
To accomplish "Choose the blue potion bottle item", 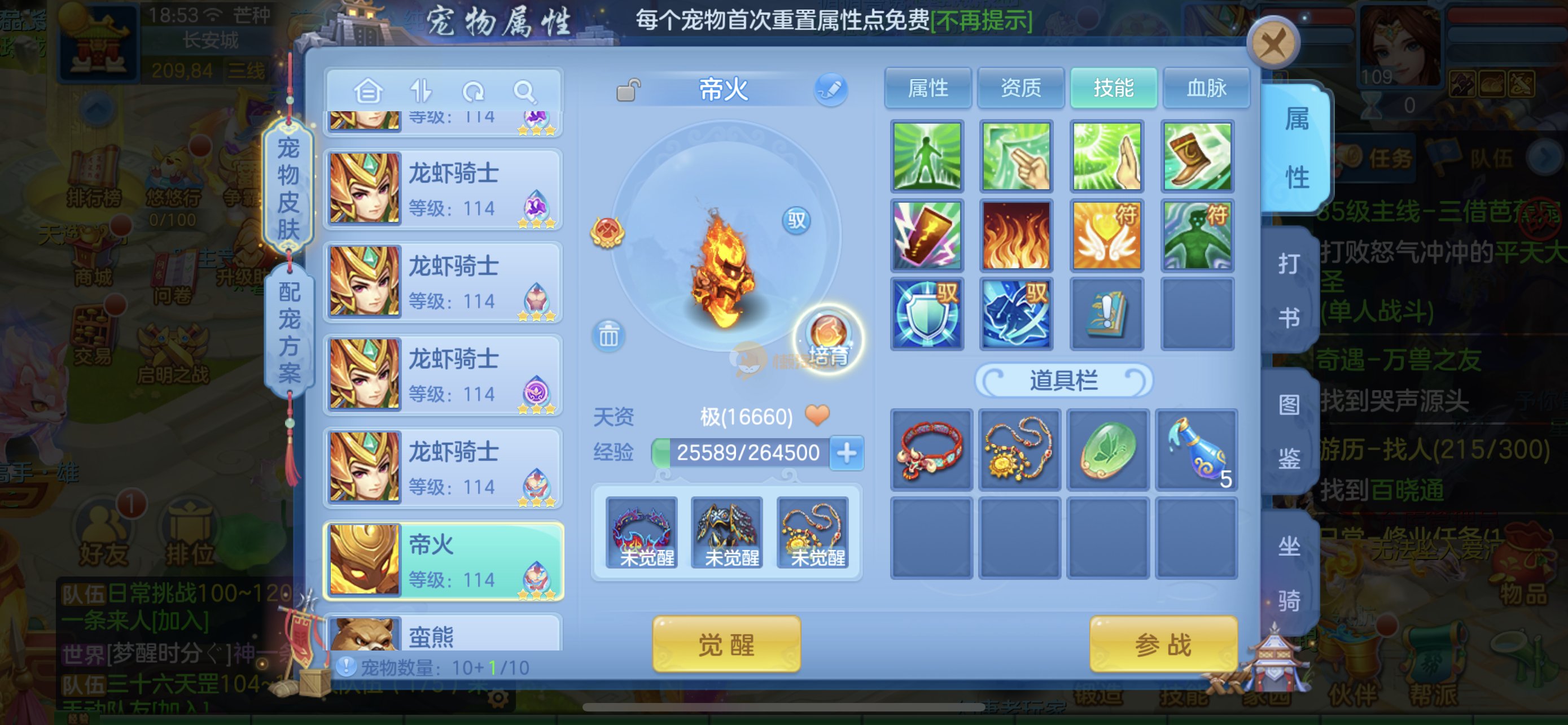I will [x=1196, y=450].
